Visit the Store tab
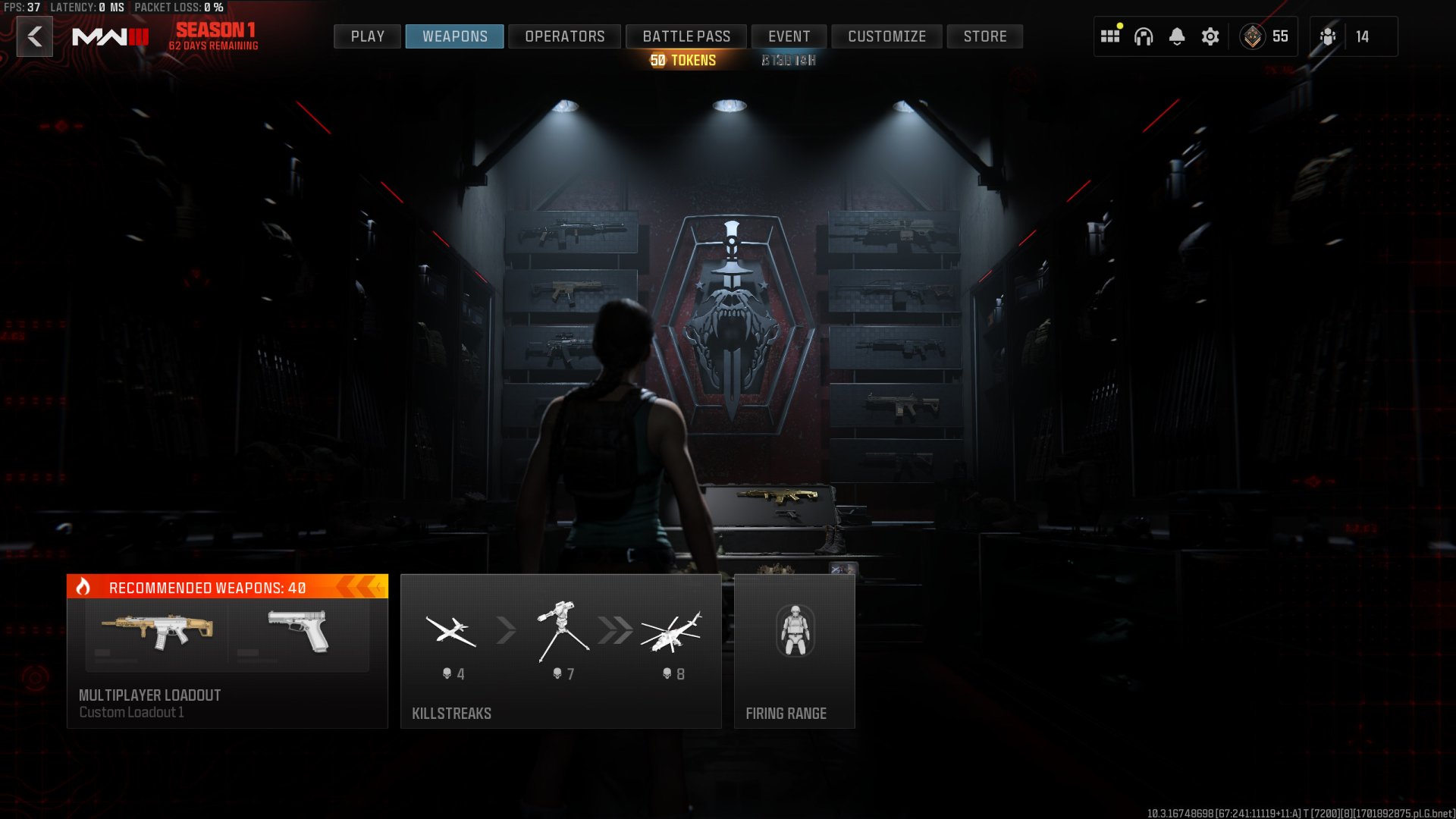This screenshot has width=1456, height=819. [984, 36]
